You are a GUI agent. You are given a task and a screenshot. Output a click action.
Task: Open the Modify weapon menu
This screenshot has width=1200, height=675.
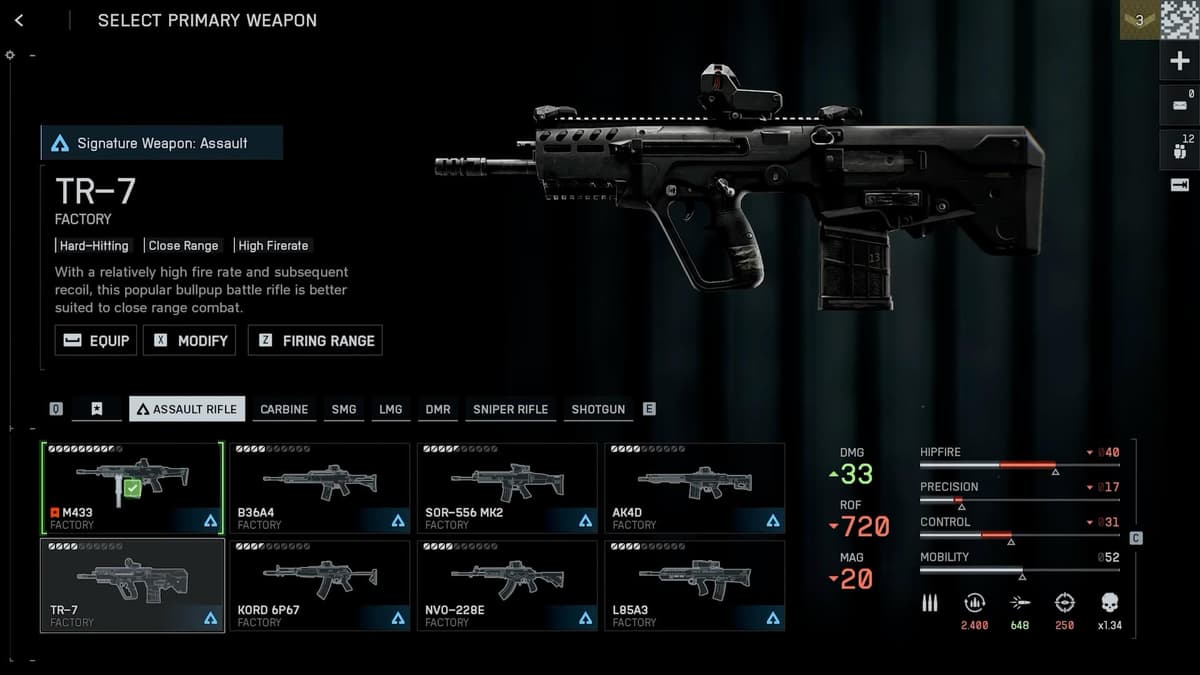(x=190, y=340)
